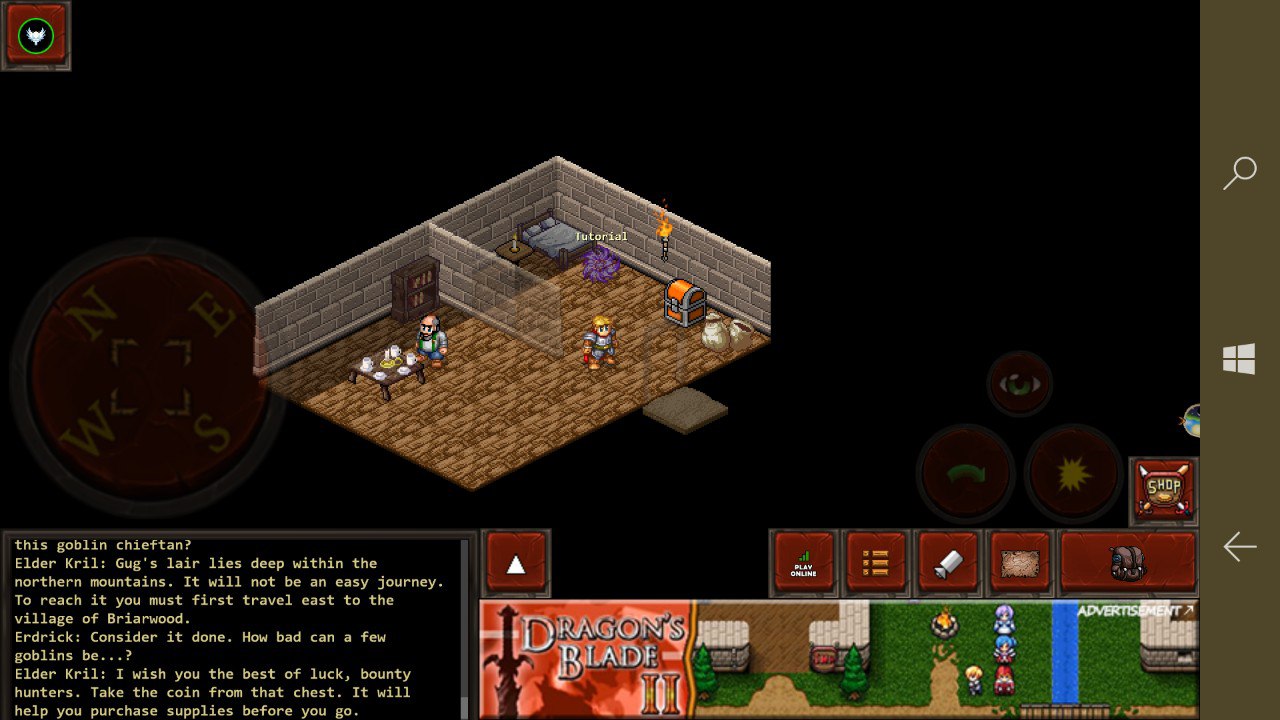Go back with the phone's back arrow

click(1240, 546)
